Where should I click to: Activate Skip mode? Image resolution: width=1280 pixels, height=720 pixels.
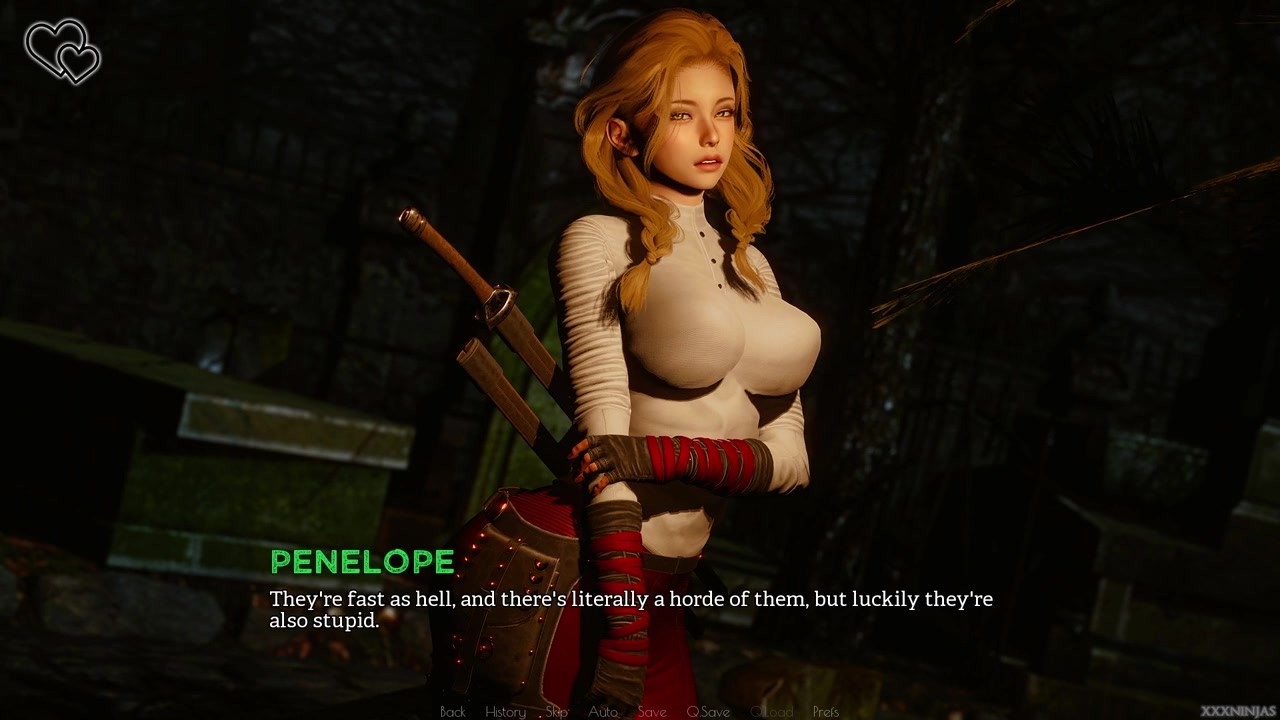pyautogui.click(x=557, y=712)
